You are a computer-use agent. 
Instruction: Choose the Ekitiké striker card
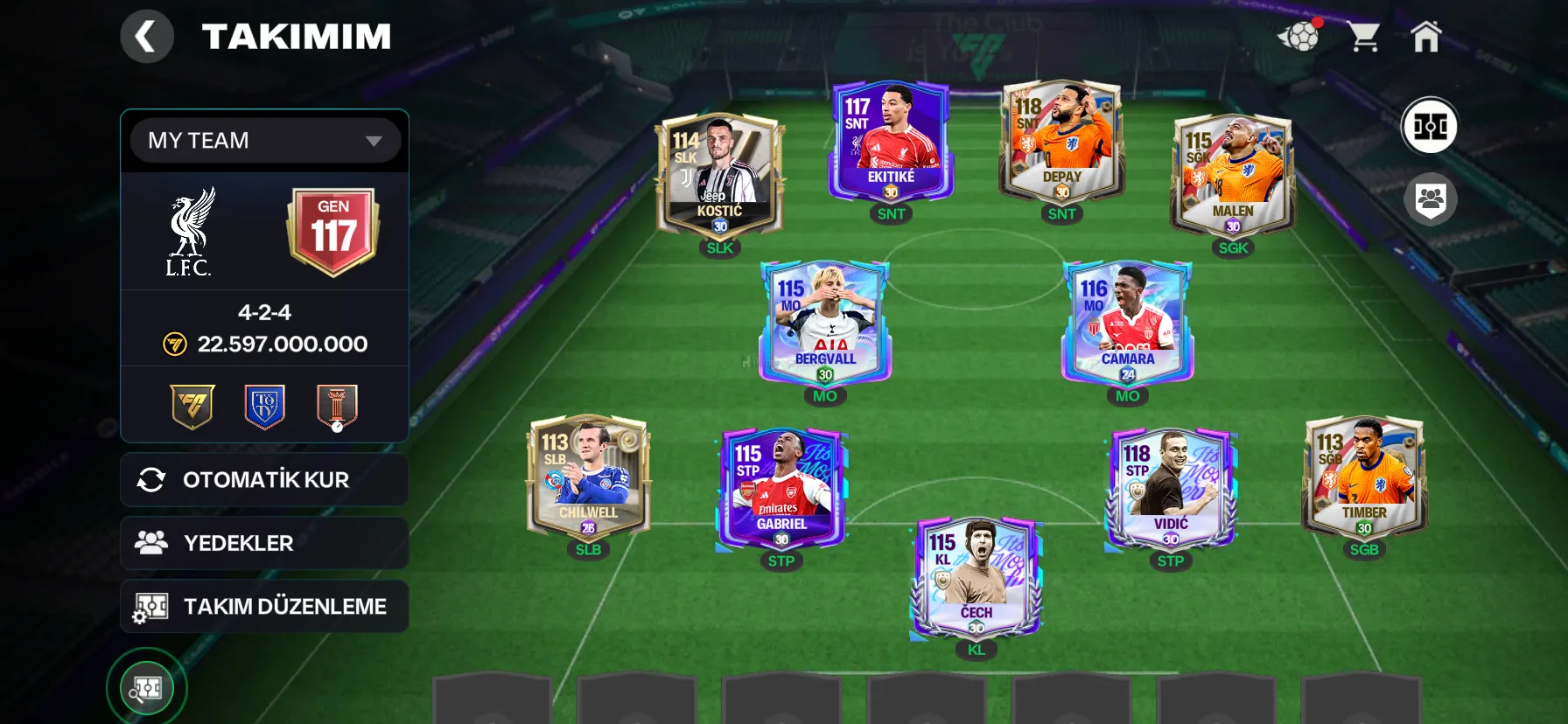tap(891, 142)
